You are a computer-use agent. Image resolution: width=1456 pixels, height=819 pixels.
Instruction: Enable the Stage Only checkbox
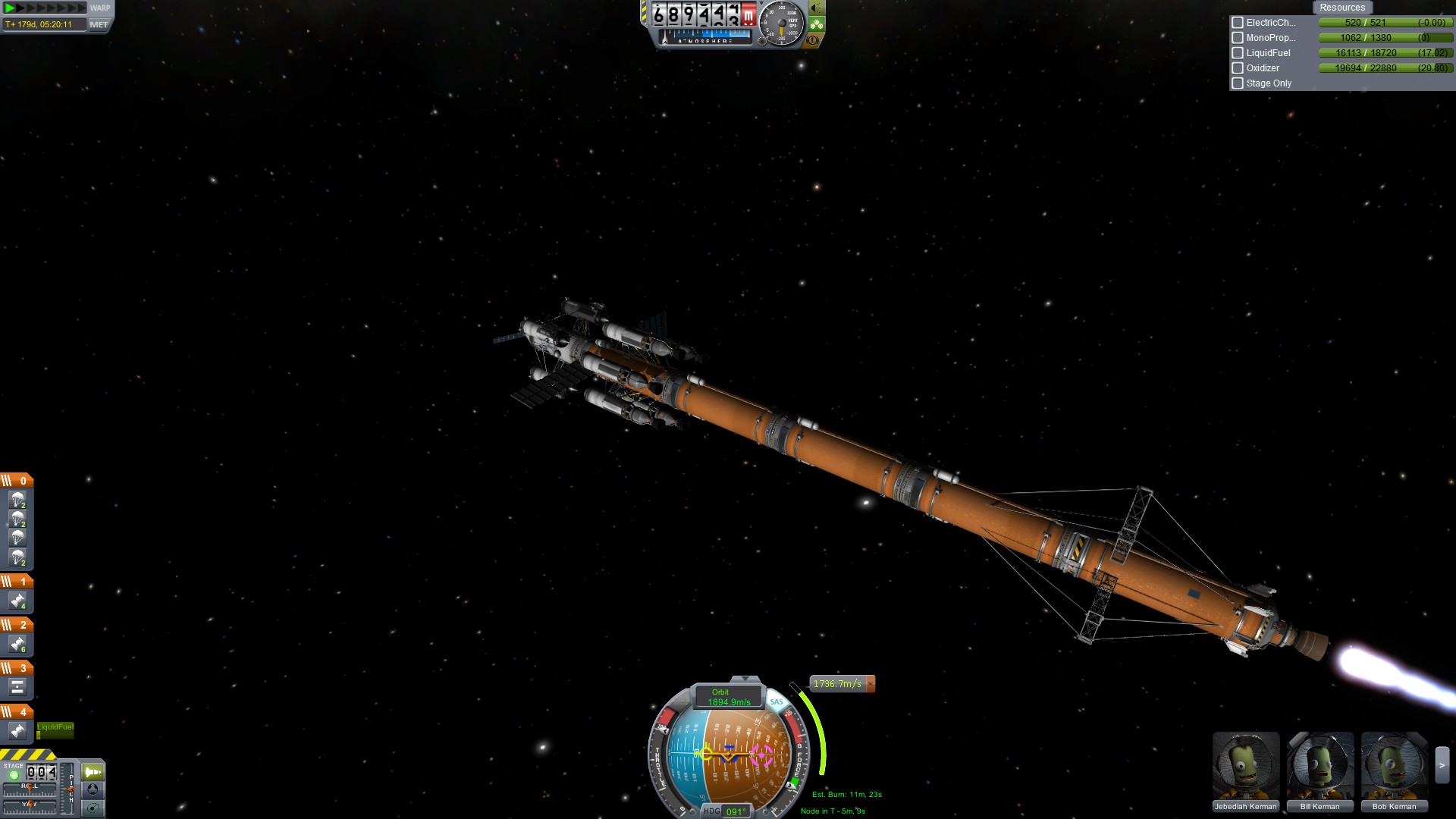click(1238, 83)
